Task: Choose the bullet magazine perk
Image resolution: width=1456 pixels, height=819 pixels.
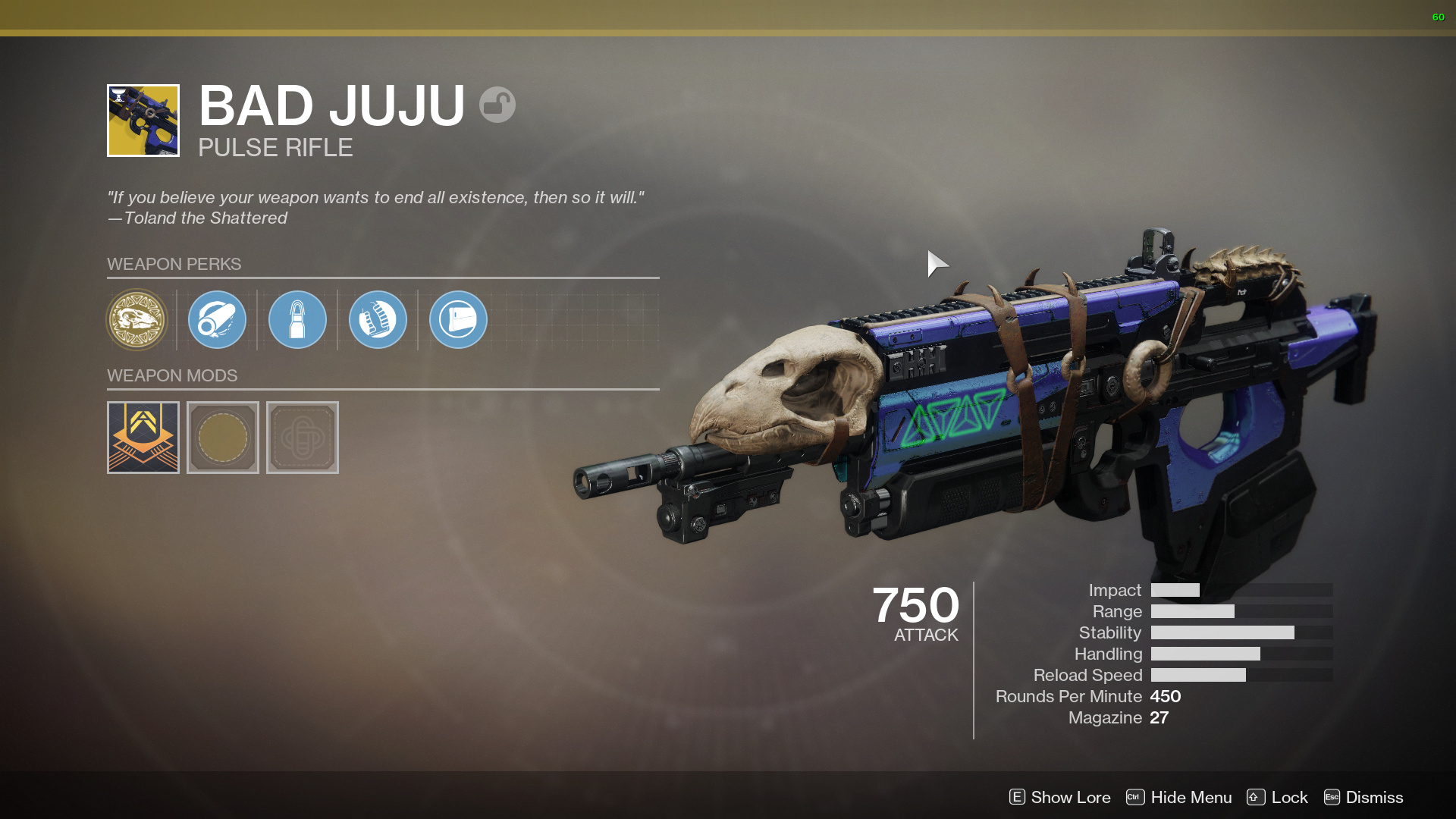Action: tap(297, 320)
